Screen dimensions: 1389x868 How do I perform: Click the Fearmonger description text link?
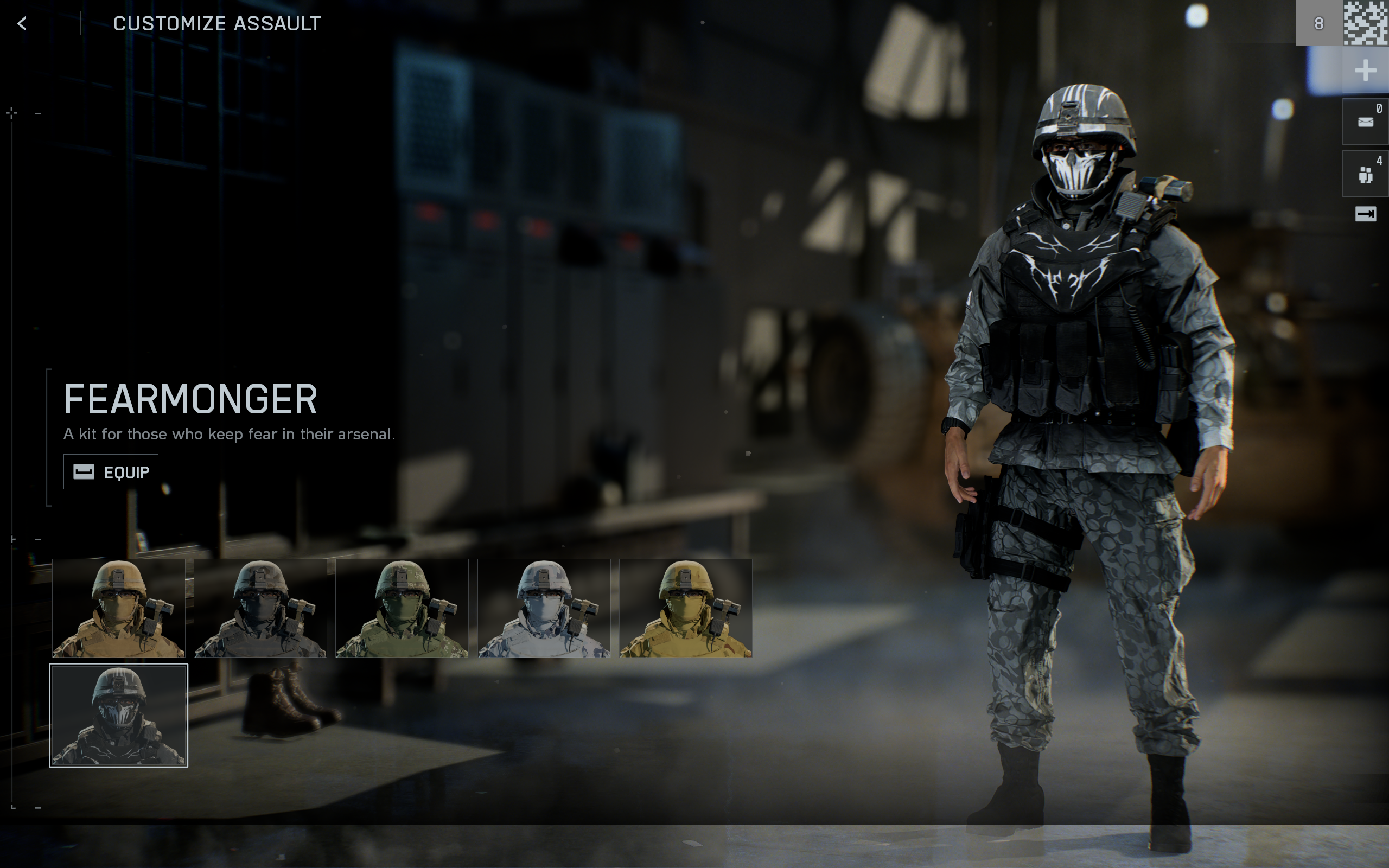[x=230, y=435]
